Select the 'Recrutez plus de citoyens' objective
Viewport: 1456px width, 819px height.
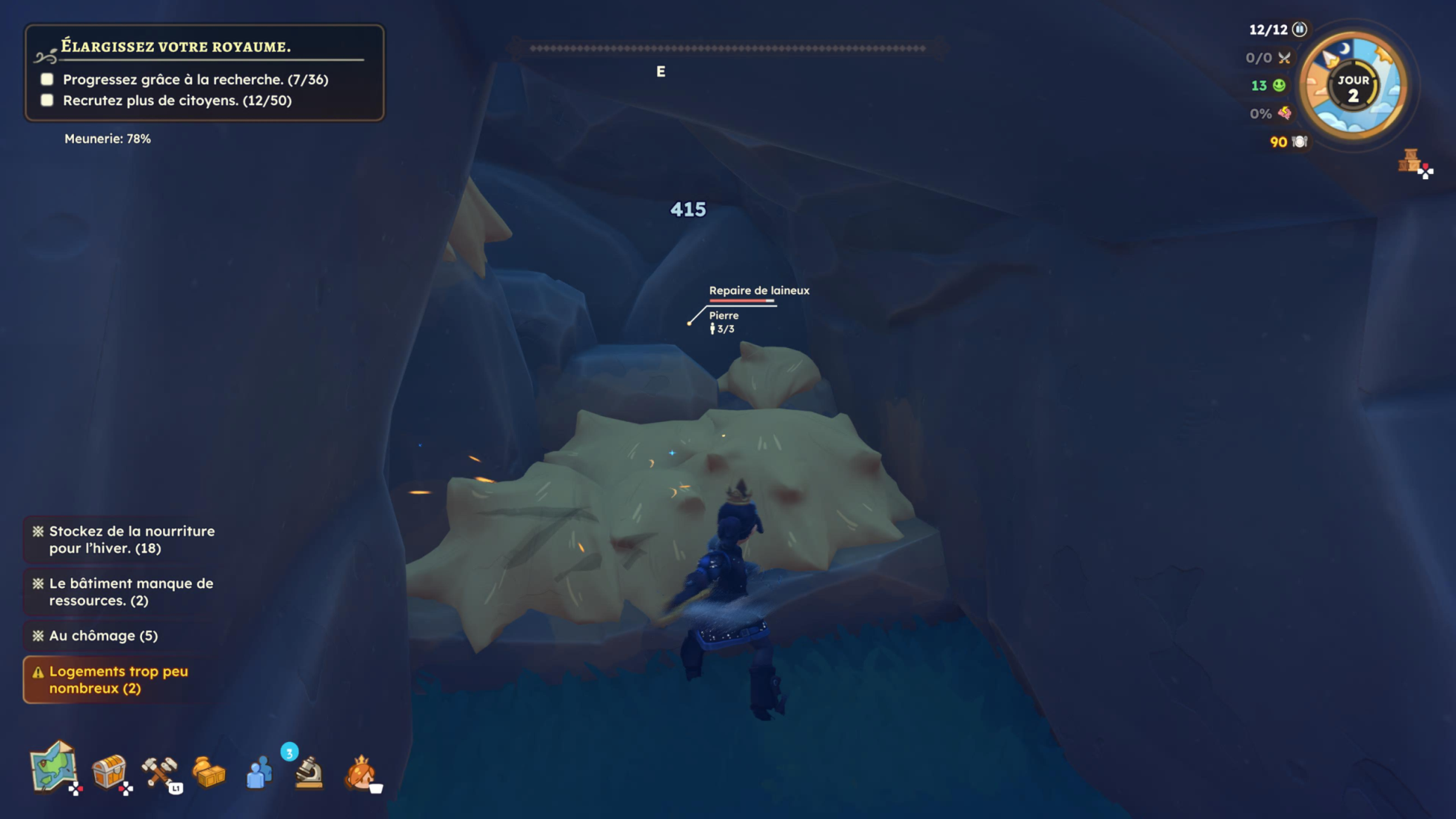click(177, 100)
